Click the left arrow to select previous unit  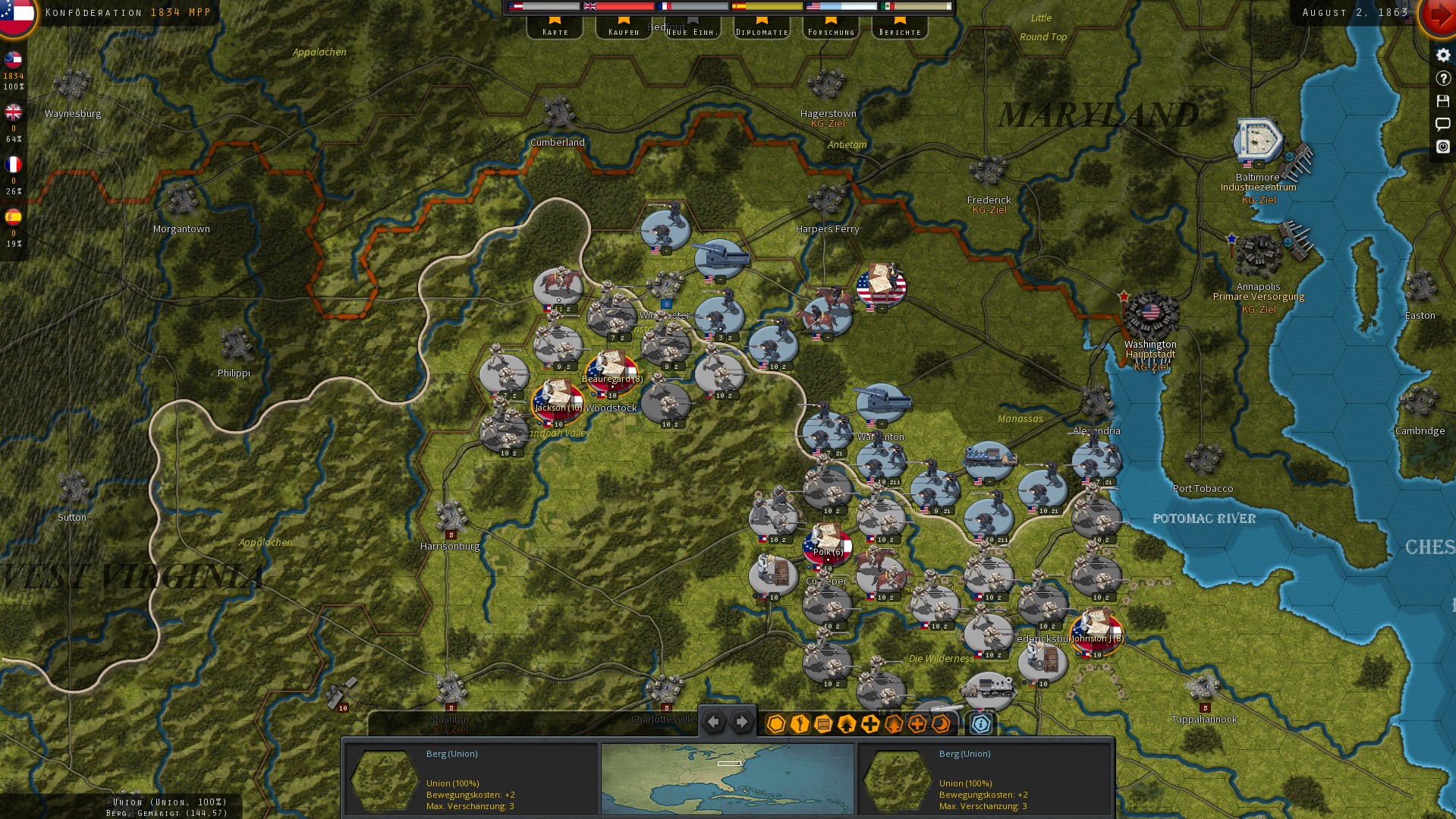coord(712,721)
